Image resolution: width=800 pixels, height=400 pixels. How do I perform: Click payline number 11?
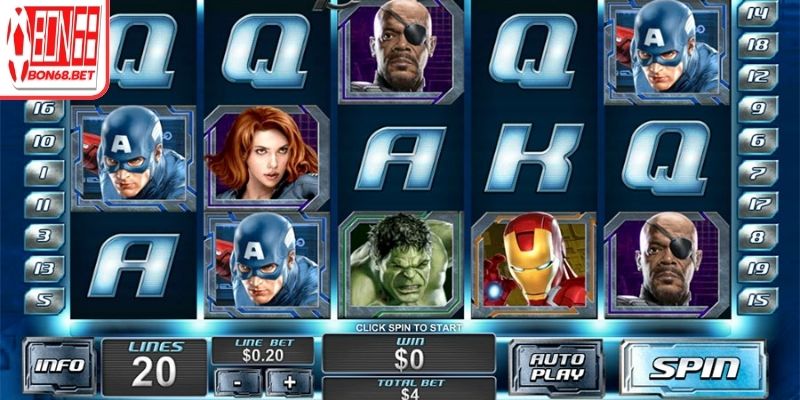coord(45,204)
